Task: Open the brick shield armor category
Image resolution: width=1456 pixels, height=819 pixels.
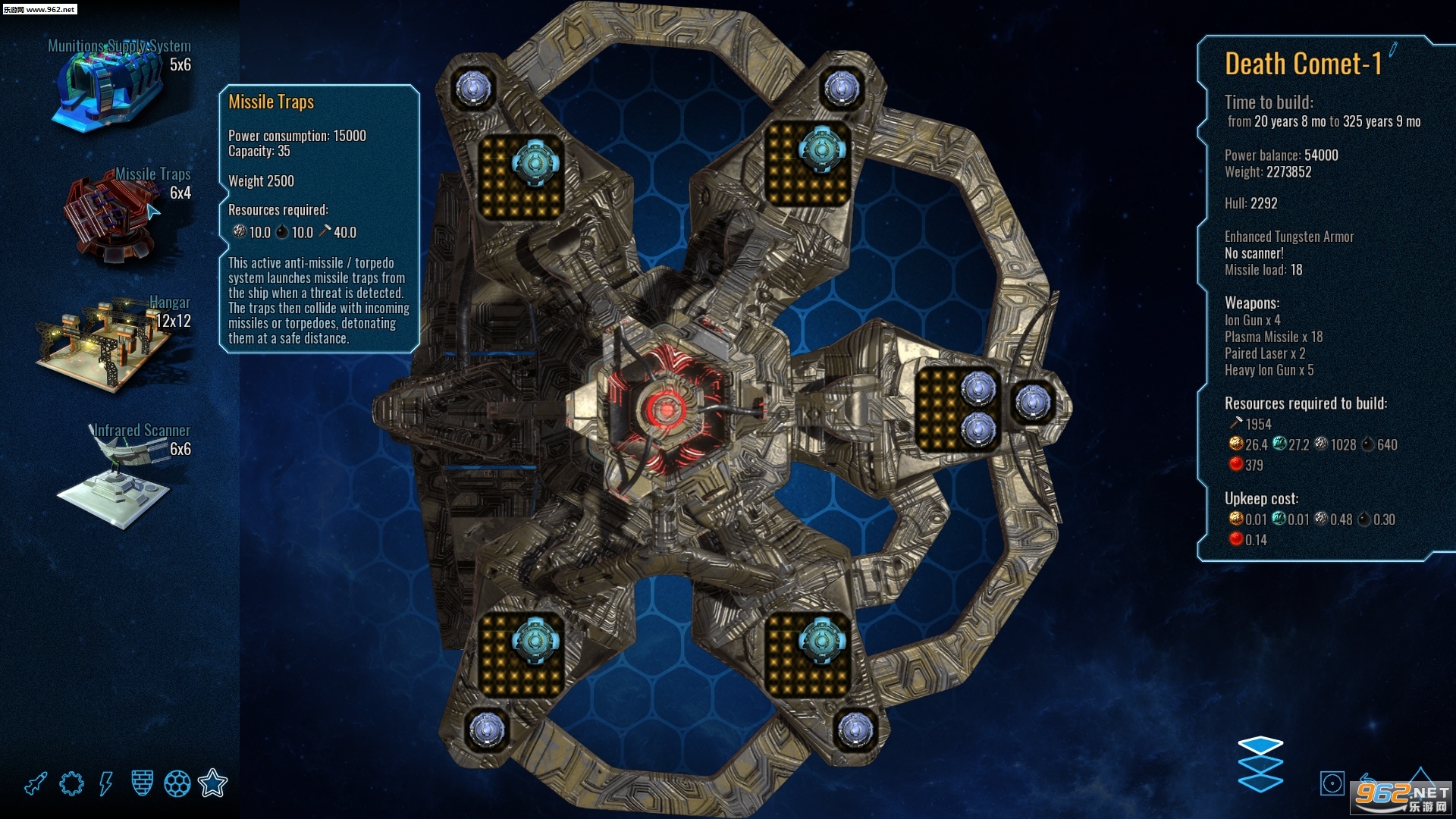Action: pyautogui.click(x=142, y=783)
